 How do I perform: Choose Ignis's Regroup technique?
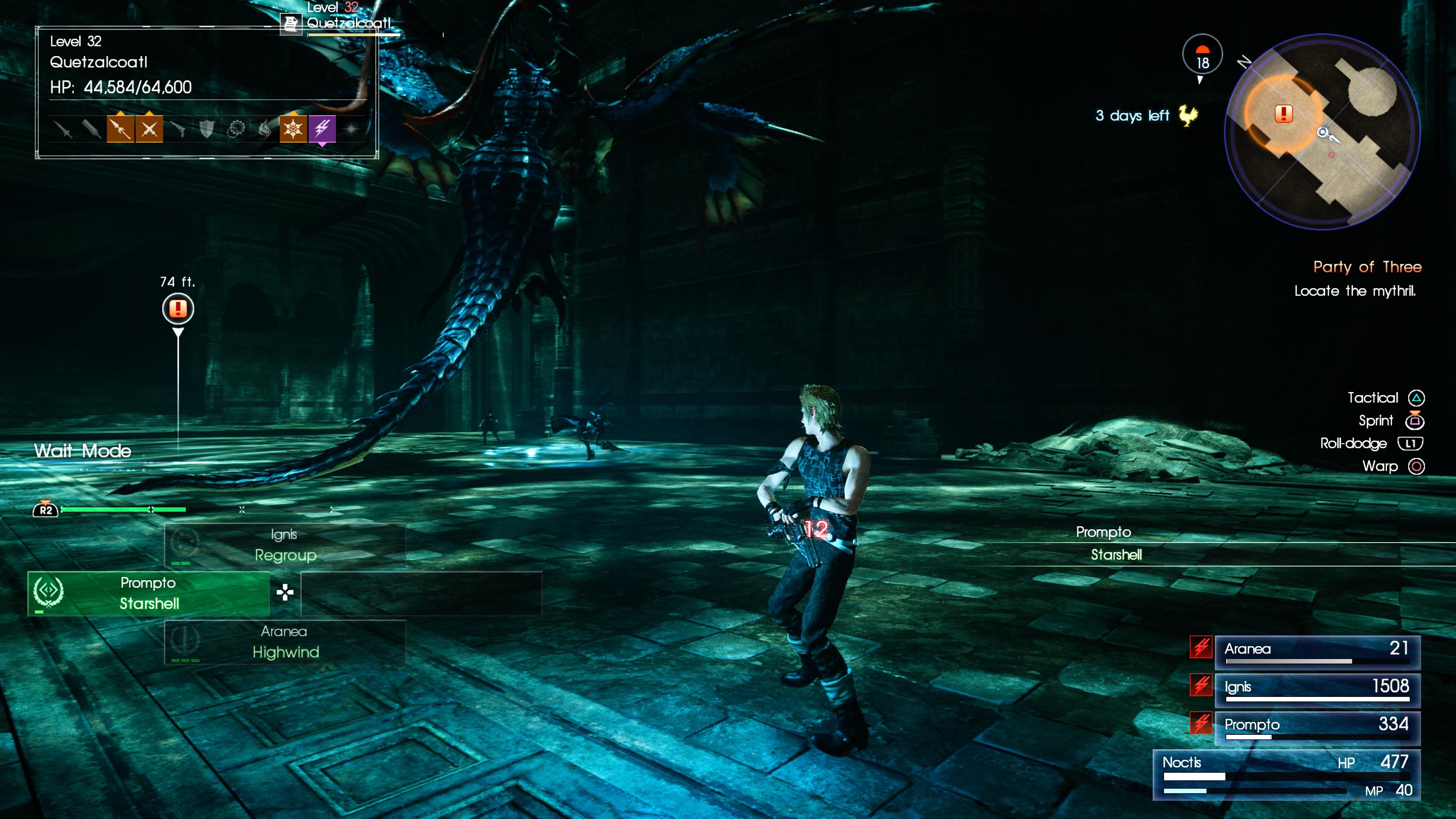coord(285,546)
